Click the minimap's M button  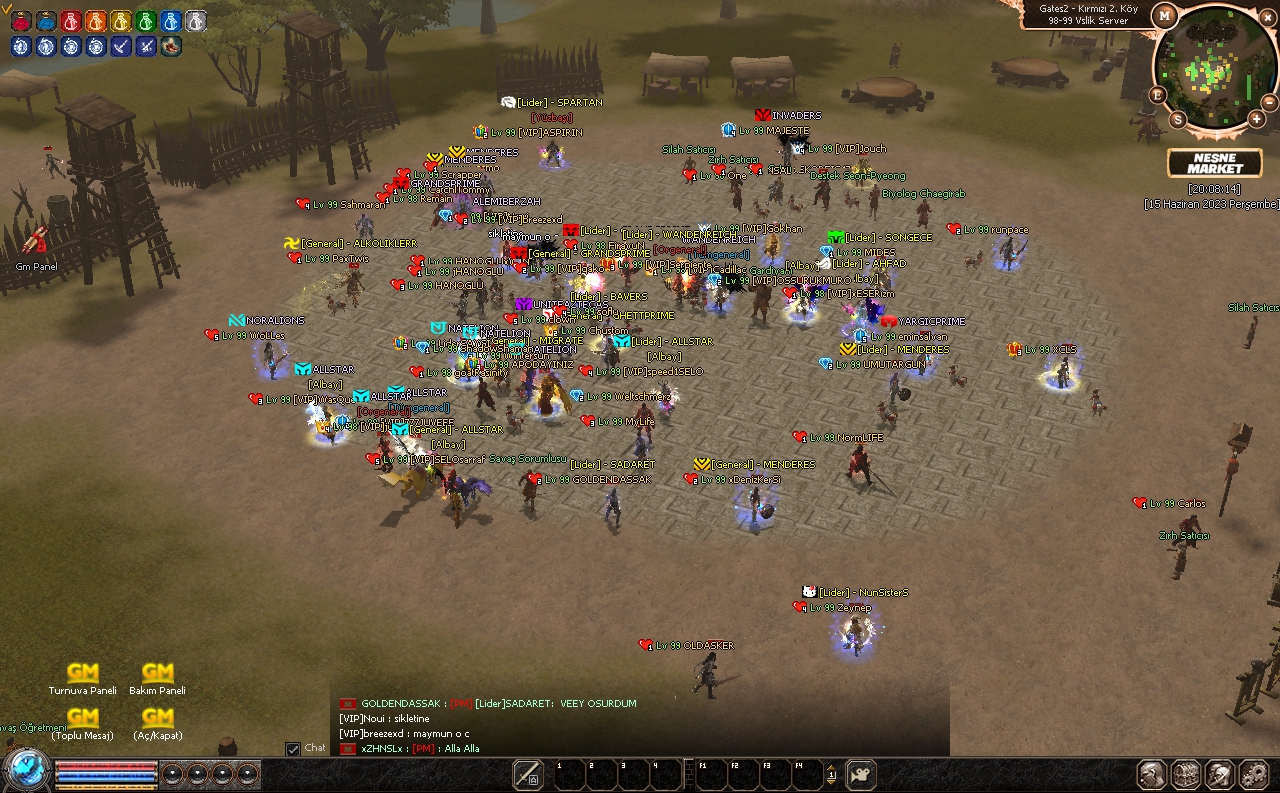[1164, 15]
